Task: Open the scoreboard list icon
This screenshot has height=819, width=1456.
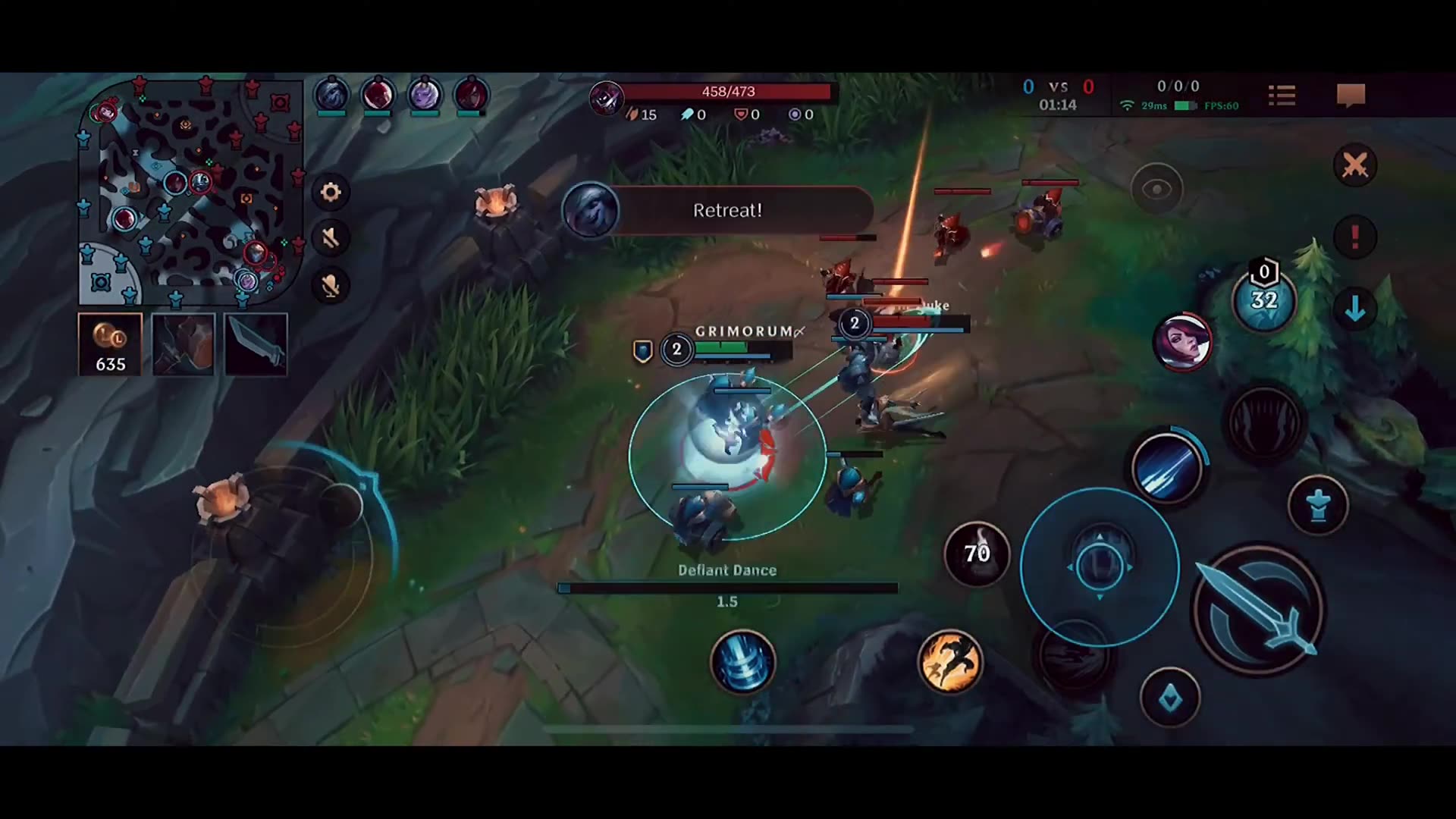Action: coord(1282,96)
